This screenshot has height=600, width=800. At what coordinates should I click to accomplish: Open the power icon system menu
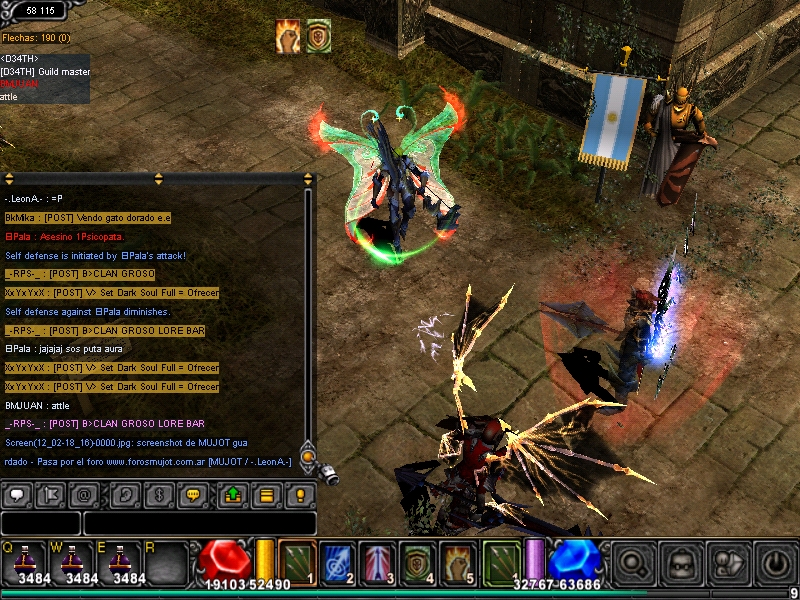pos(774,563)
